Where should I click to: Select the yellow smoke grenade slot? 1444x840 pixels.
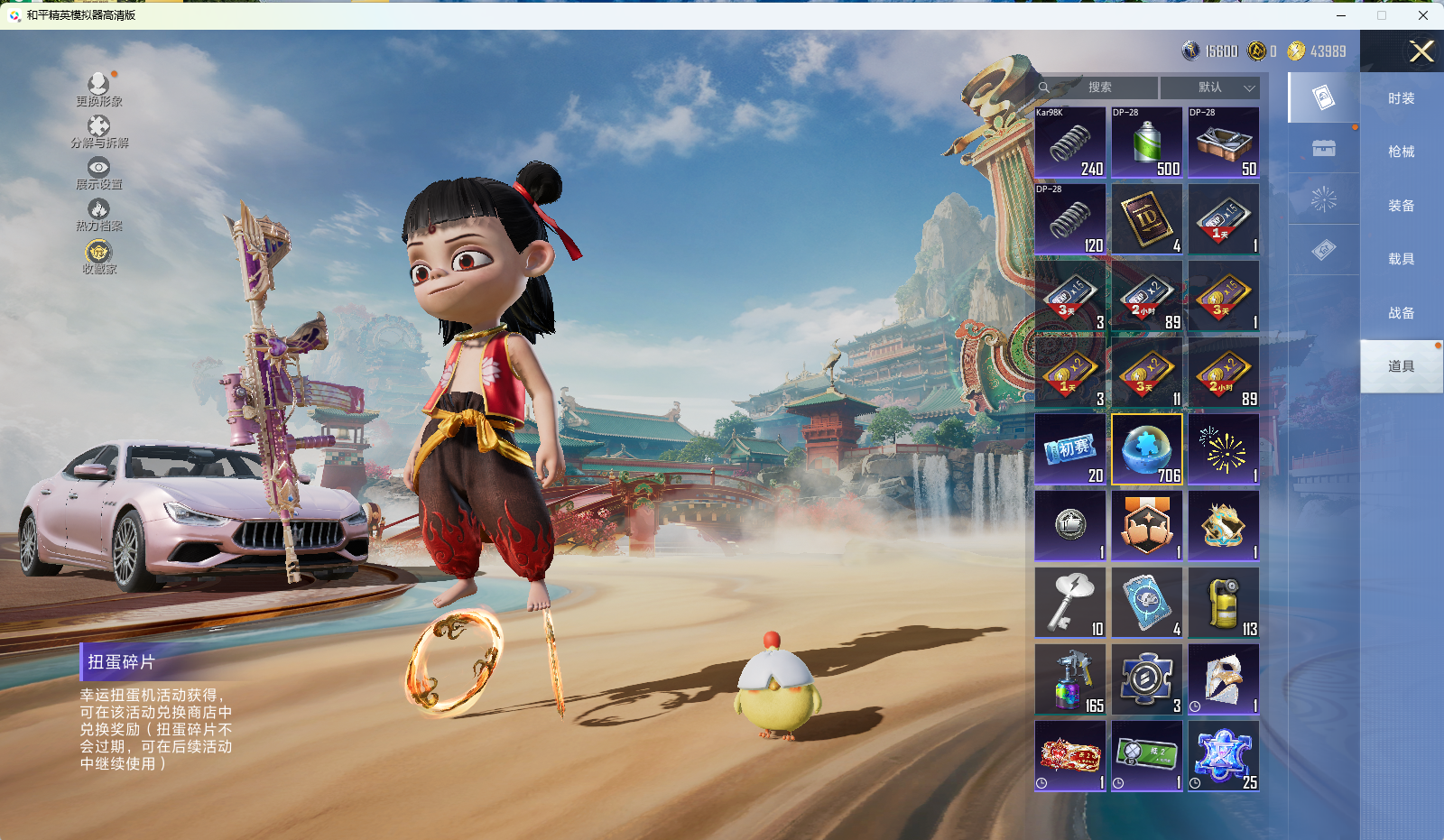coord(1224,603)
